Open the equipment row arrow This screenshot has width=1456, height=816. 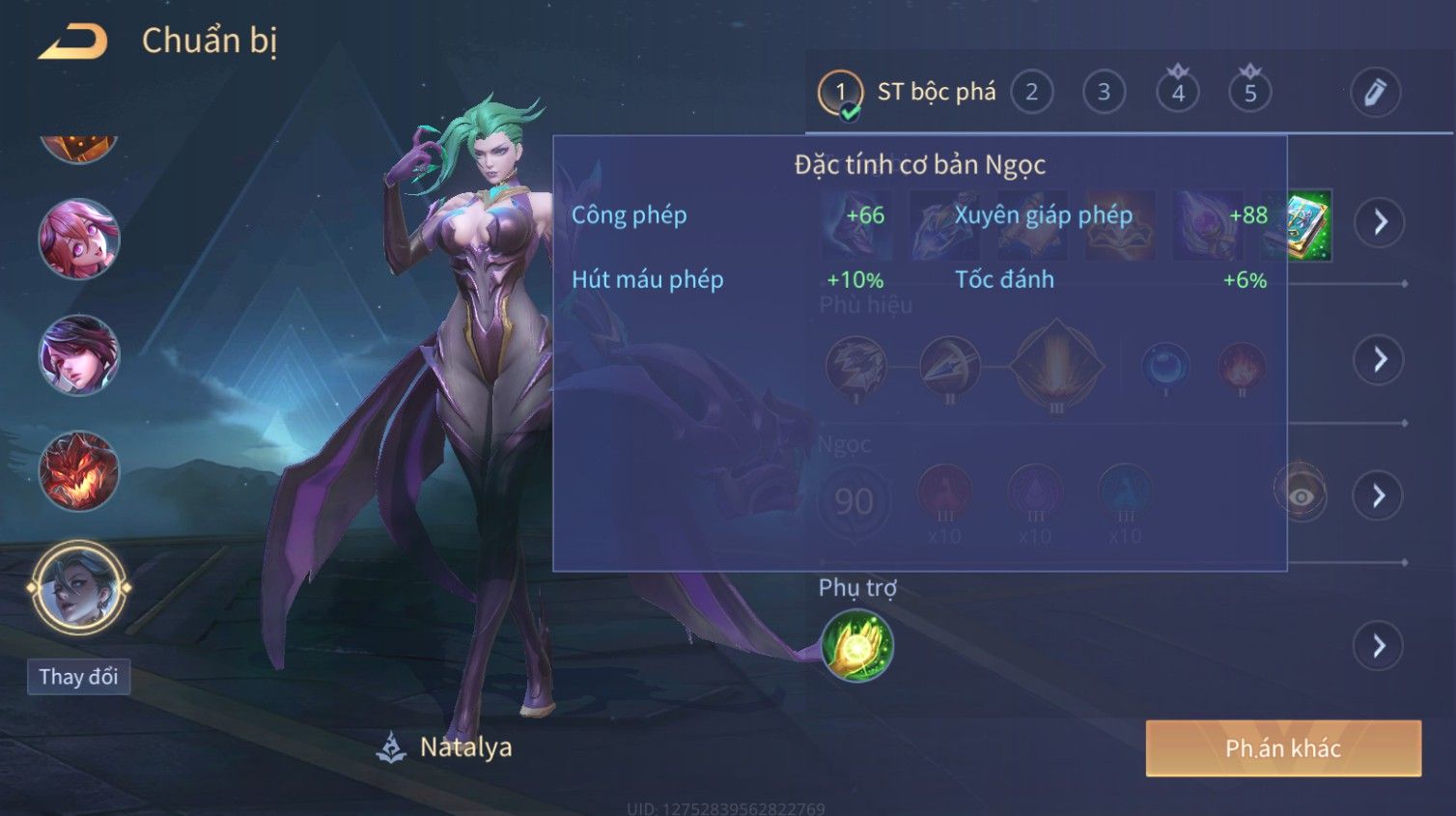pos(1380,222)
